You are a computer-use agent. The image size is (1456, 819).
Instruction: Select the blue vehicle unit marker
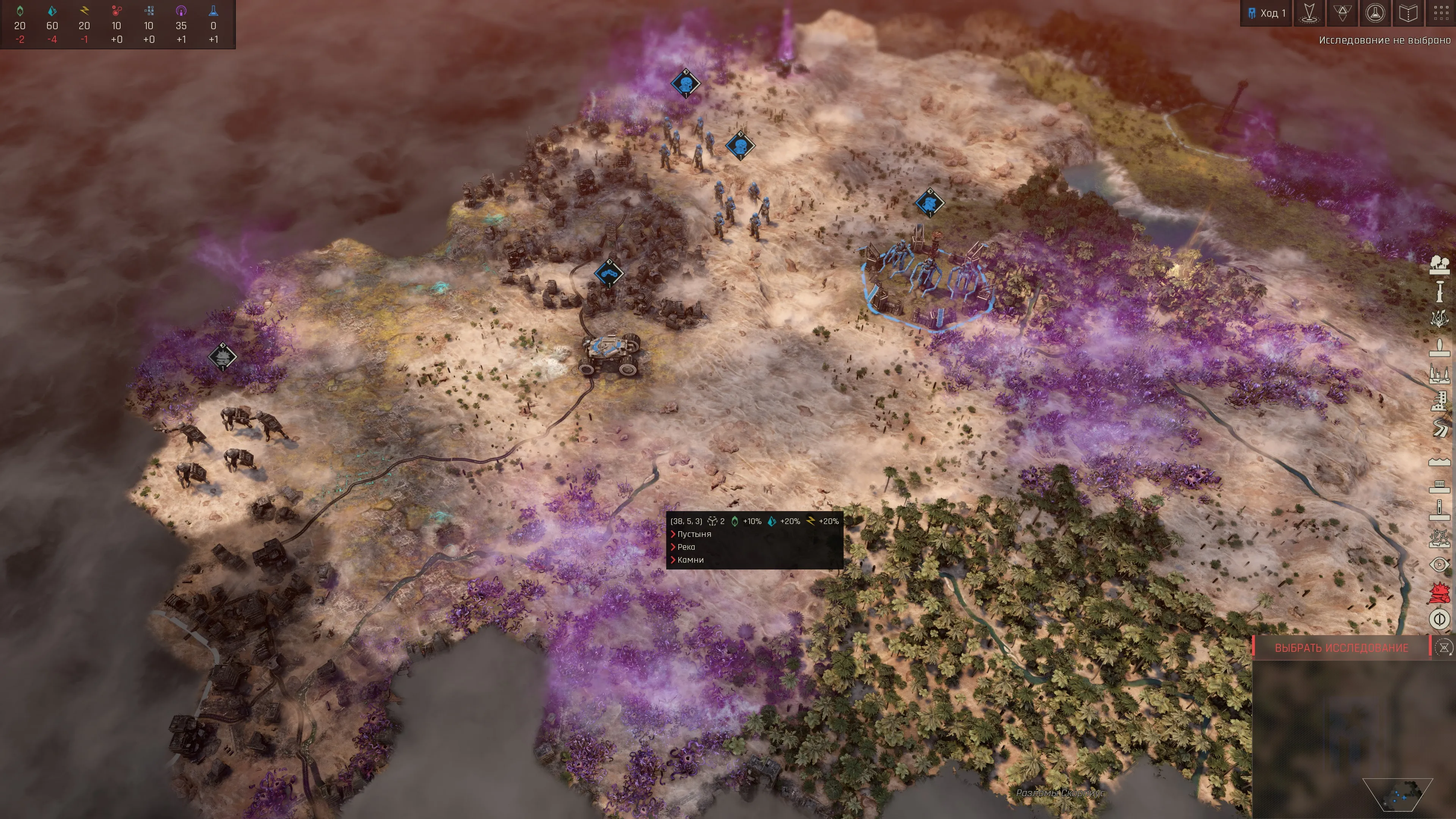[x=609, y=273]
